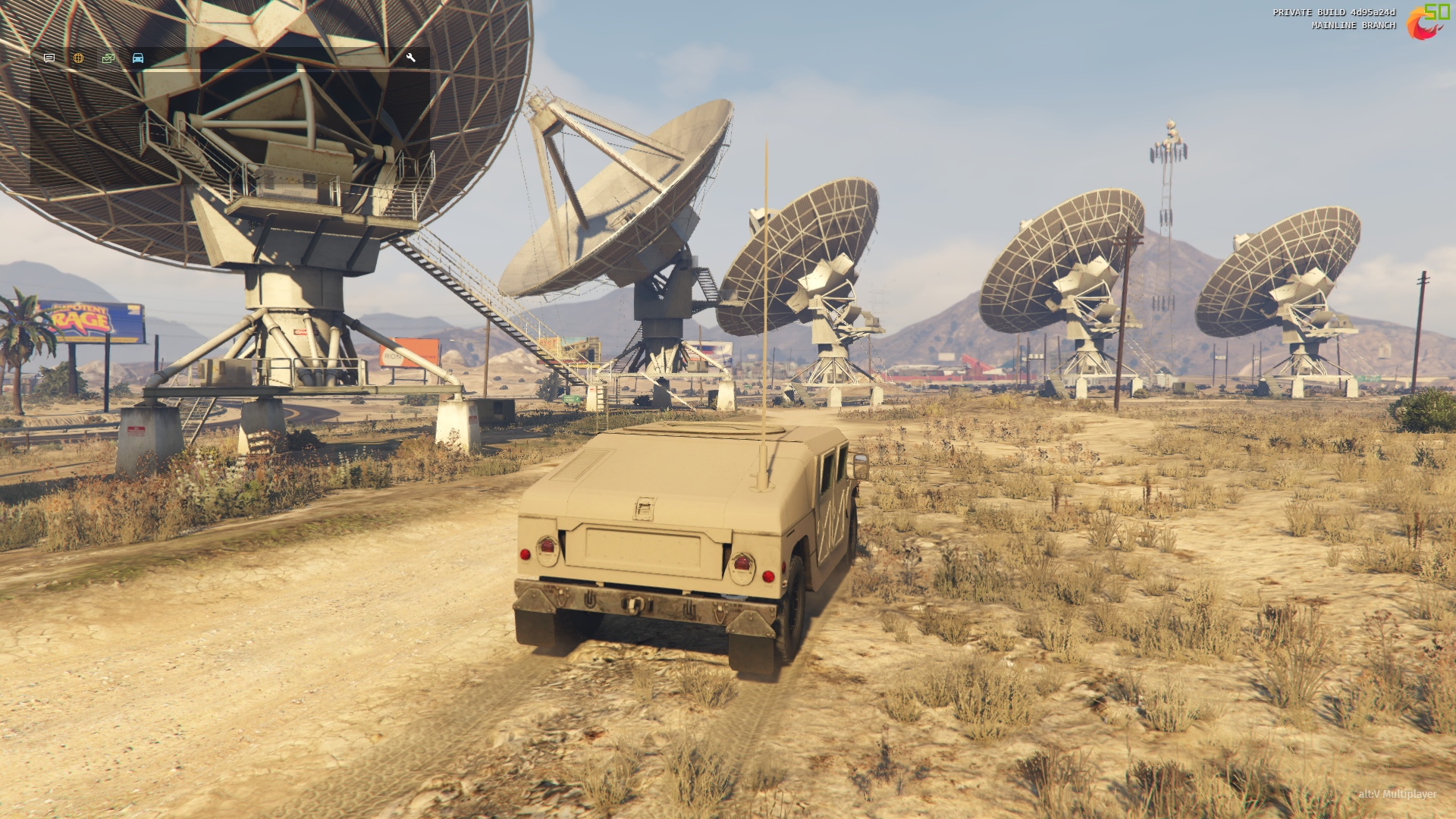Choose the blue car chat tab
Viewport: 1456px width, 819px height.
[138, 58]
